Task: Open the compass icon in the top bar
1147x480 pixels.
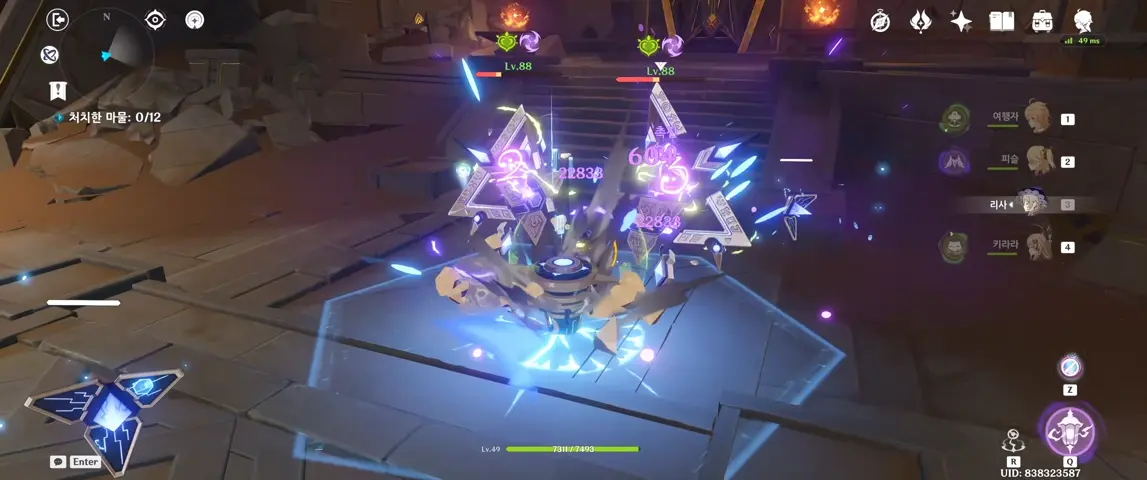Action: (x=880, y=21)
